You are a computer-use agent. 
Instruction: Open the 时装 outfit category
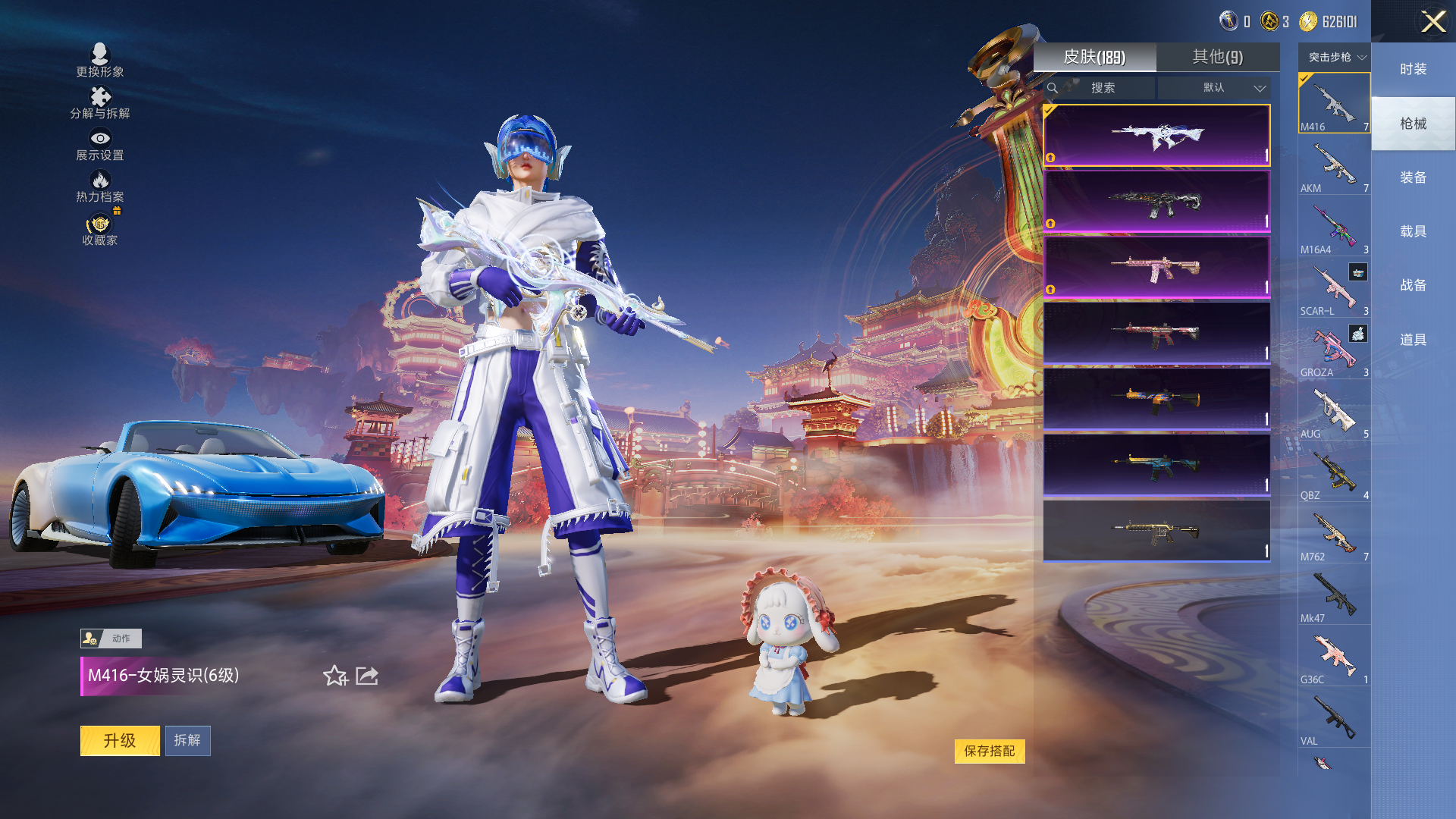point(1413,69)
